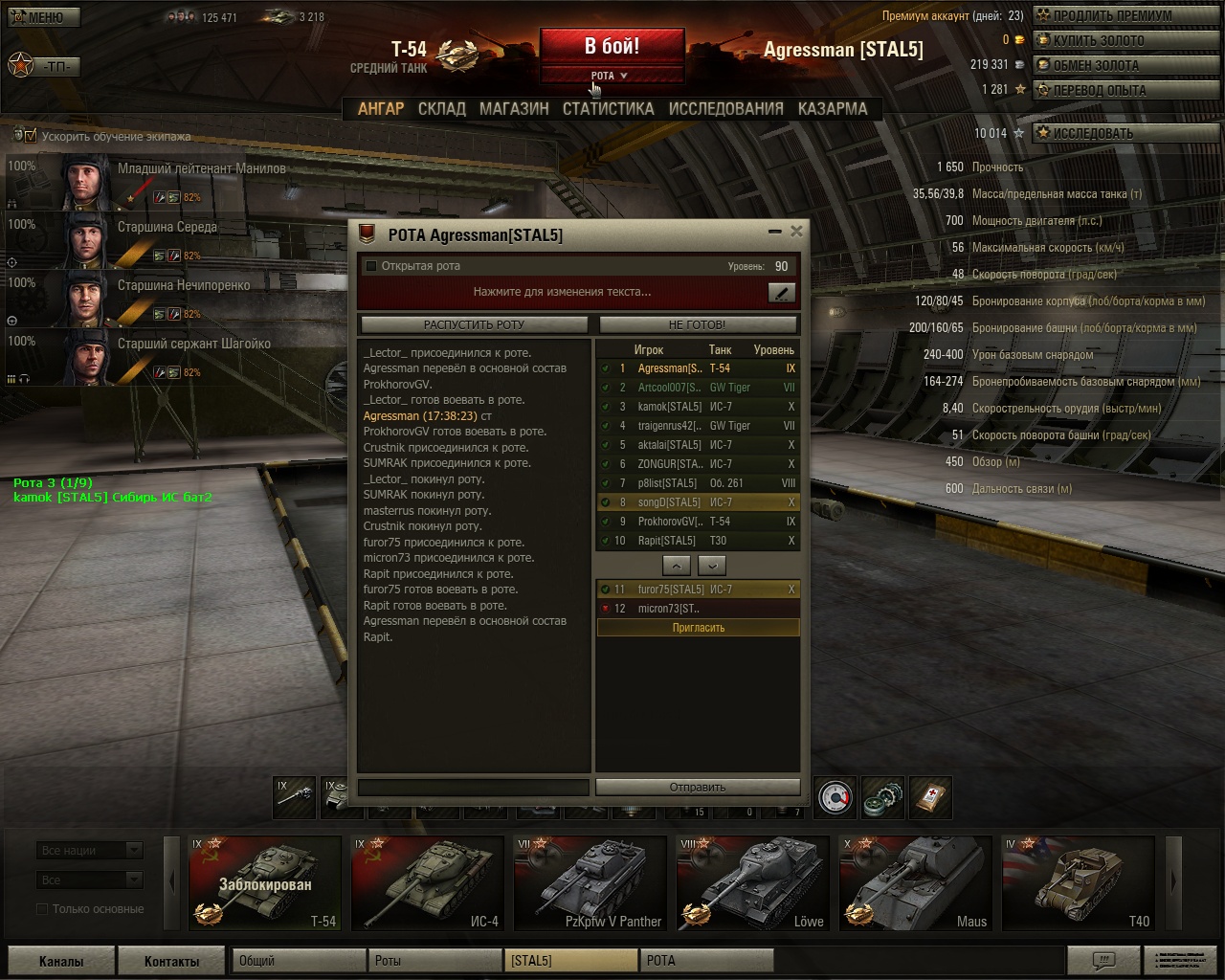The height and width of the screenshot is (980, 1225).
Task: Open the Каналы channels button
Action: pos(61,961)
